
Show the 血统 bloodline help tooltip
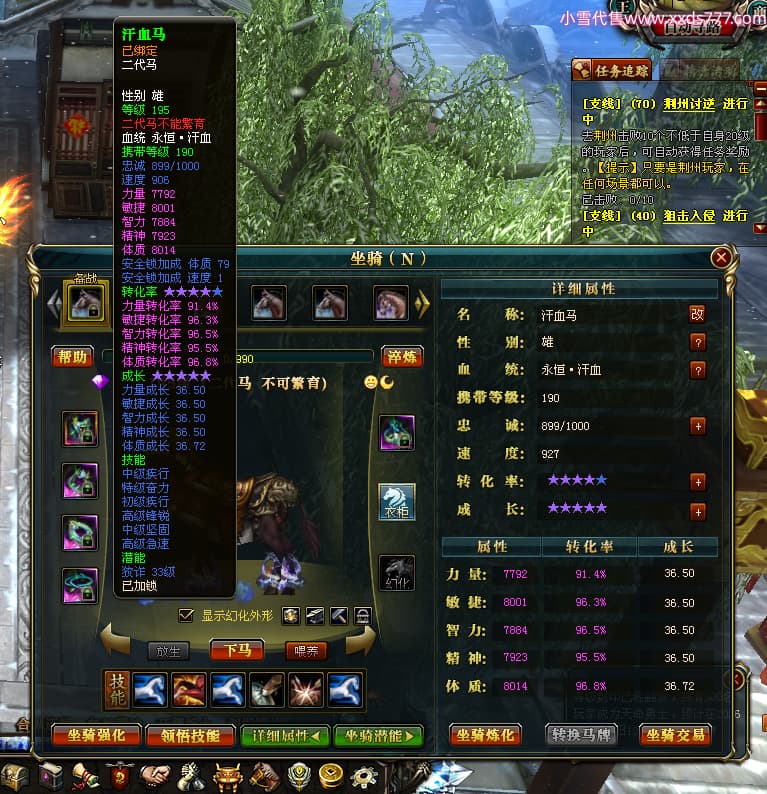[x=697, y=369]
